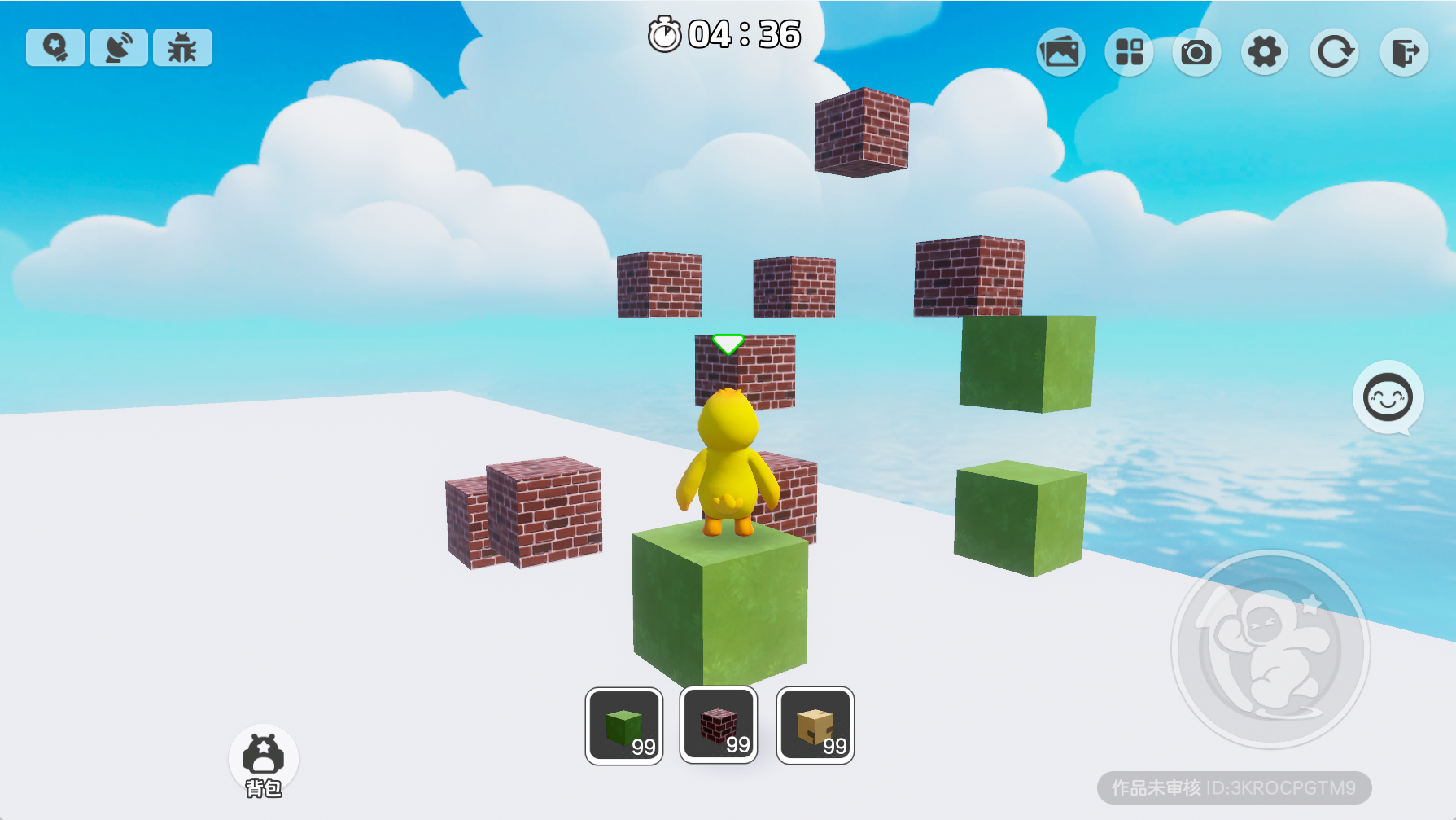The image size is (1456, 820).
Task: Click the lightbulb hint button
Action: click(55, 47)
